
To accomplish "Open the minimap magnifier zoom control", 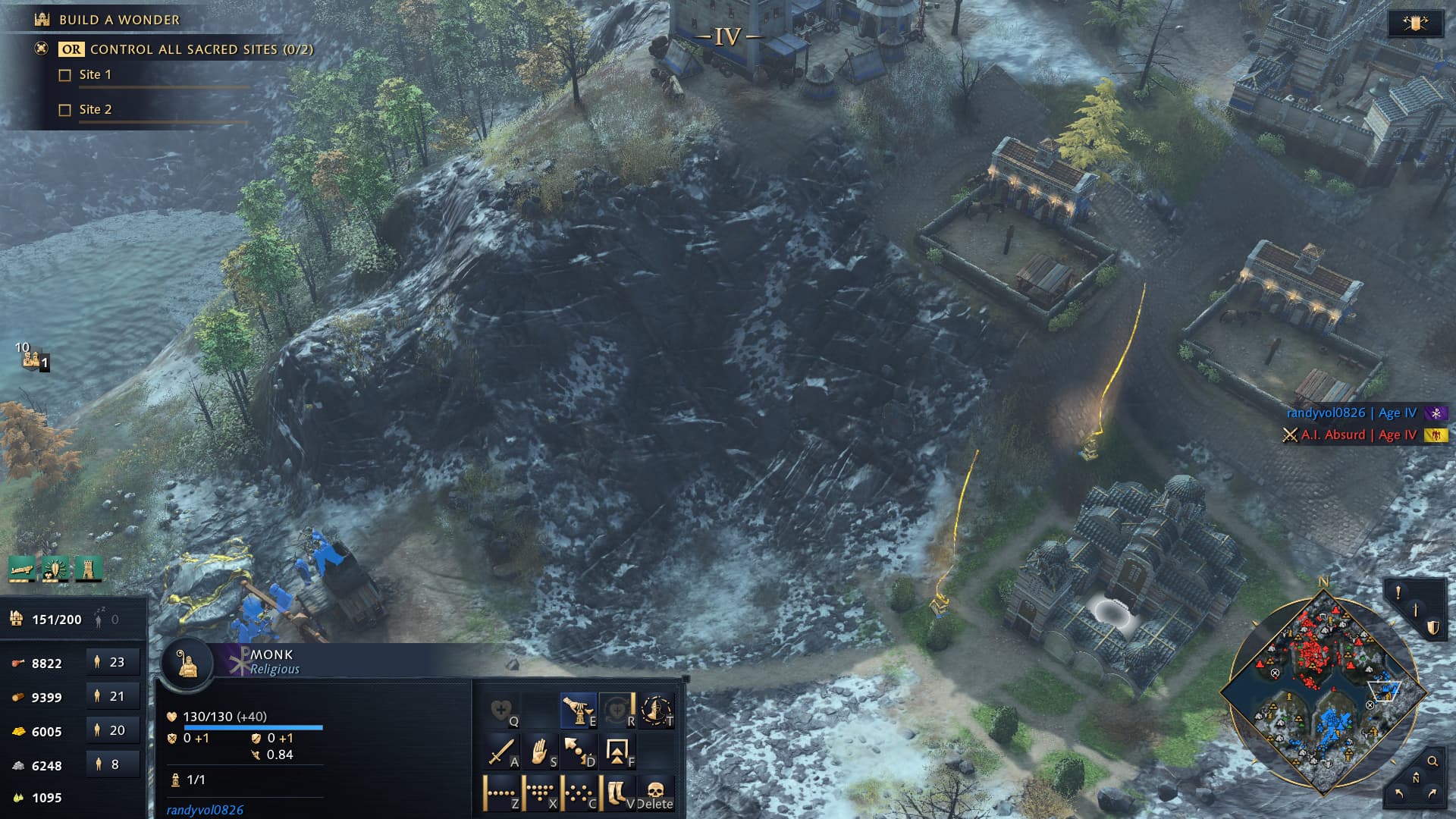I will 1432,761.
